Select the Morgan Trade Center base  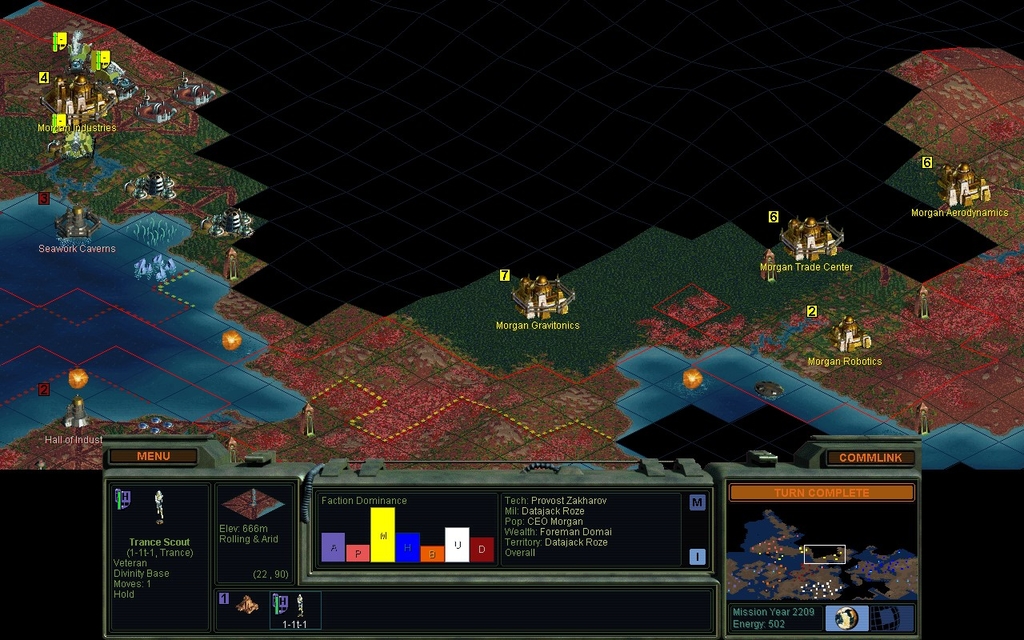coord(808,238)
